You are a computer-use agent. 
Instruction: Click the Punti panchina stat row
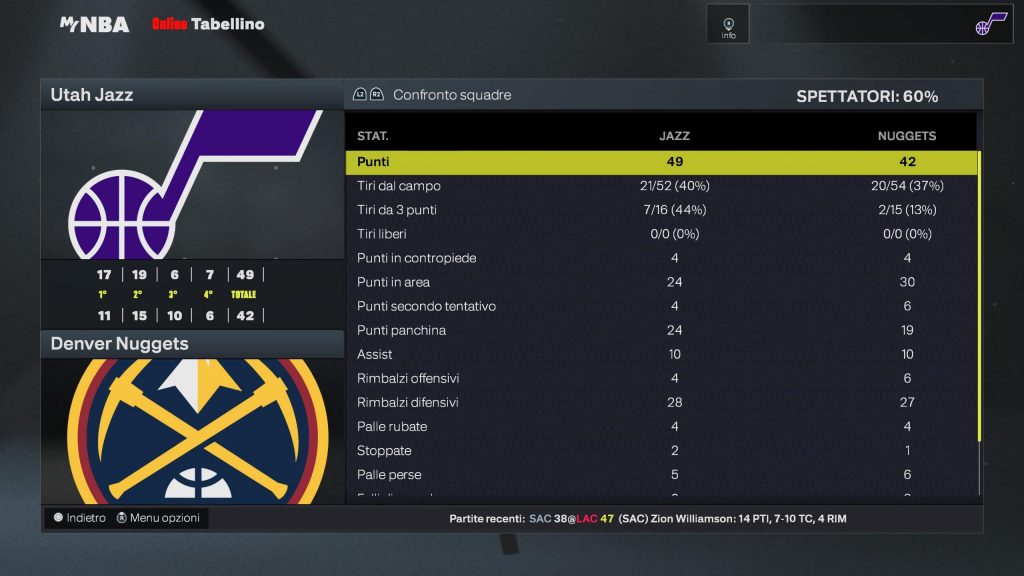(660, 330)
